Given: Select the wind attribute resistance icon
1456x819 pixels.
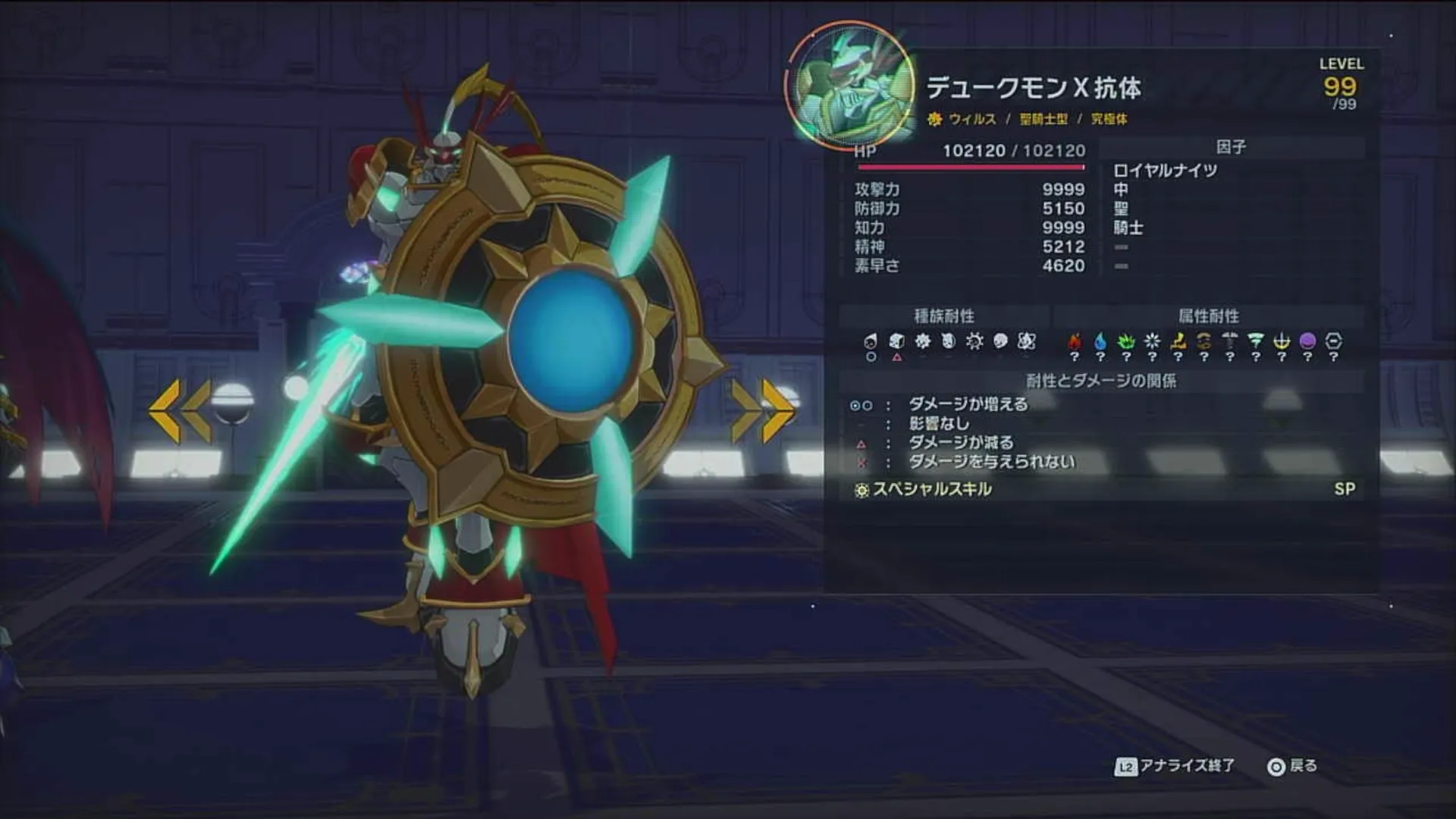Looking at the screenshot, I should pyautogui.click(x=1255, y=340).
